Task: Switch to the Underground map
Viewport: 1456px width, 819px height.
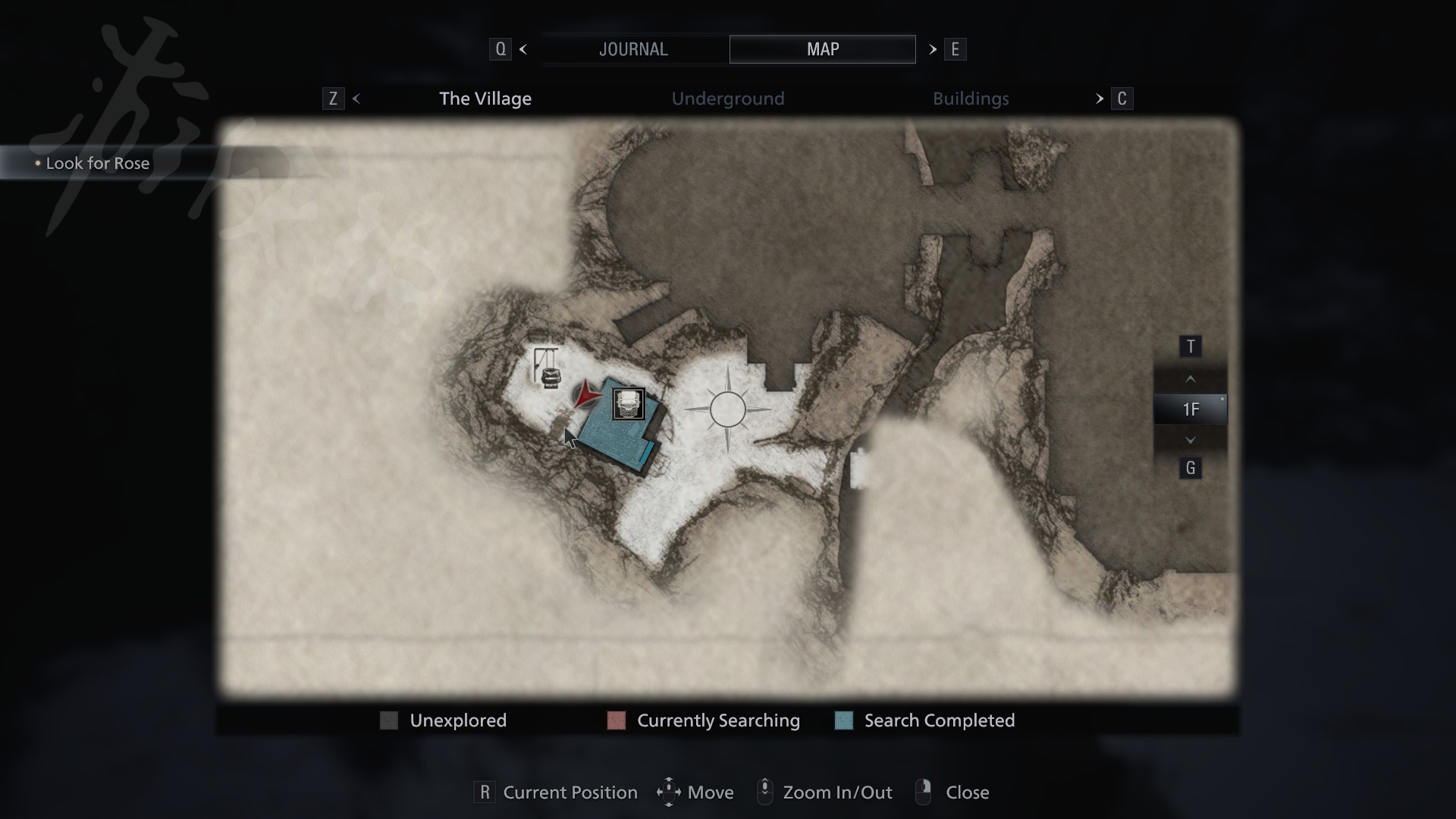Action: click(x=727, y=99)
